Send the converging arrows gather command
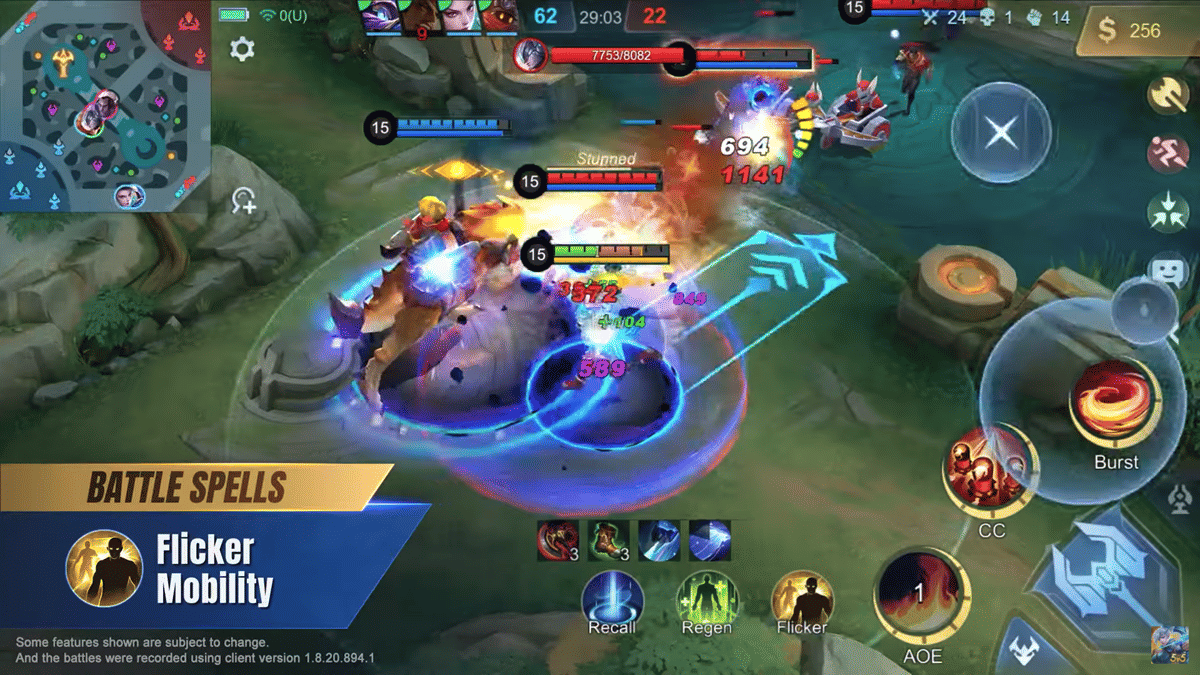The image size is (1200, 675). [1167, 211]
